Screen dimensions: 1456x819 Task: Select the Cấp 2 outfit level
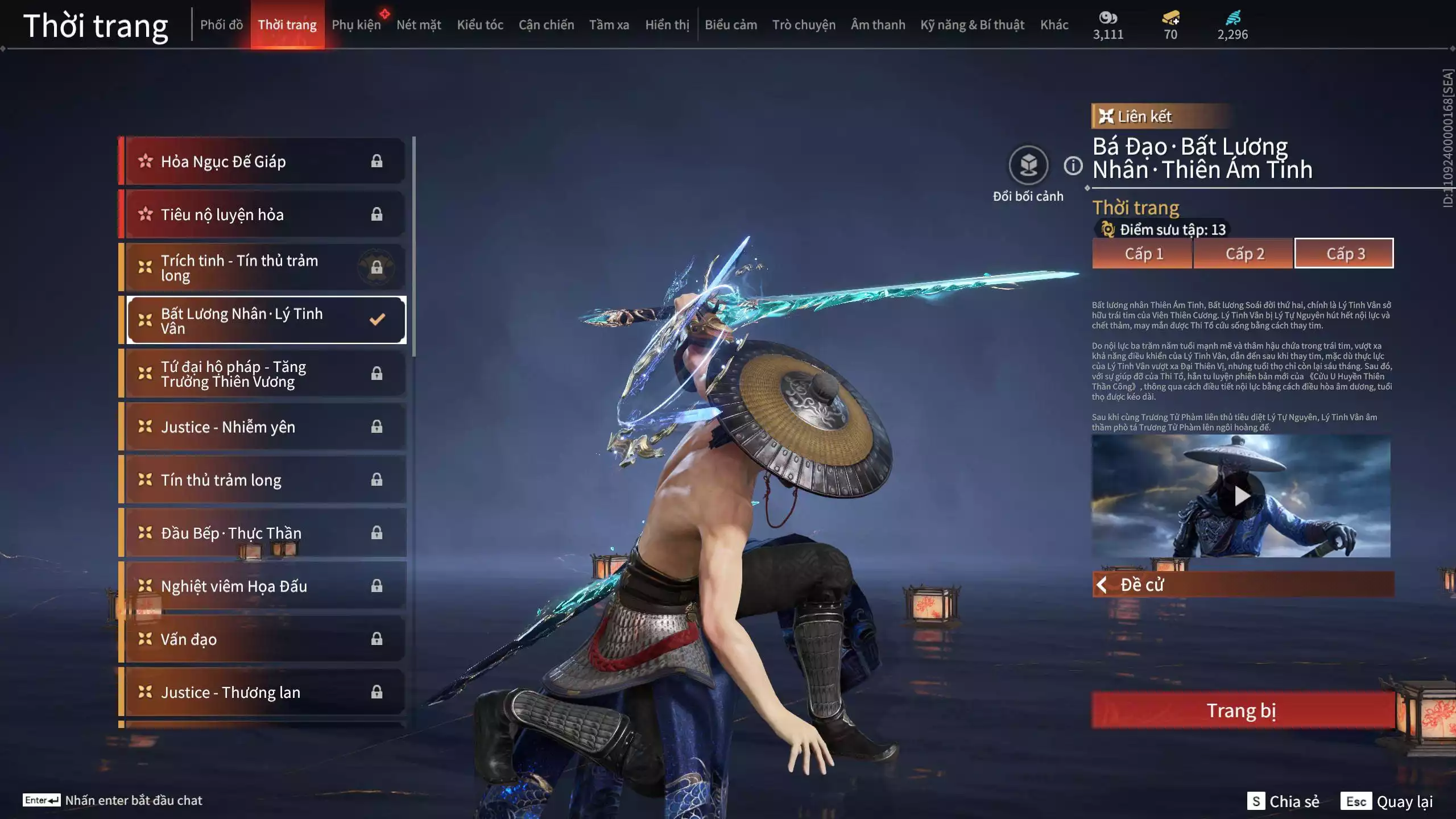click(1244, 254)
